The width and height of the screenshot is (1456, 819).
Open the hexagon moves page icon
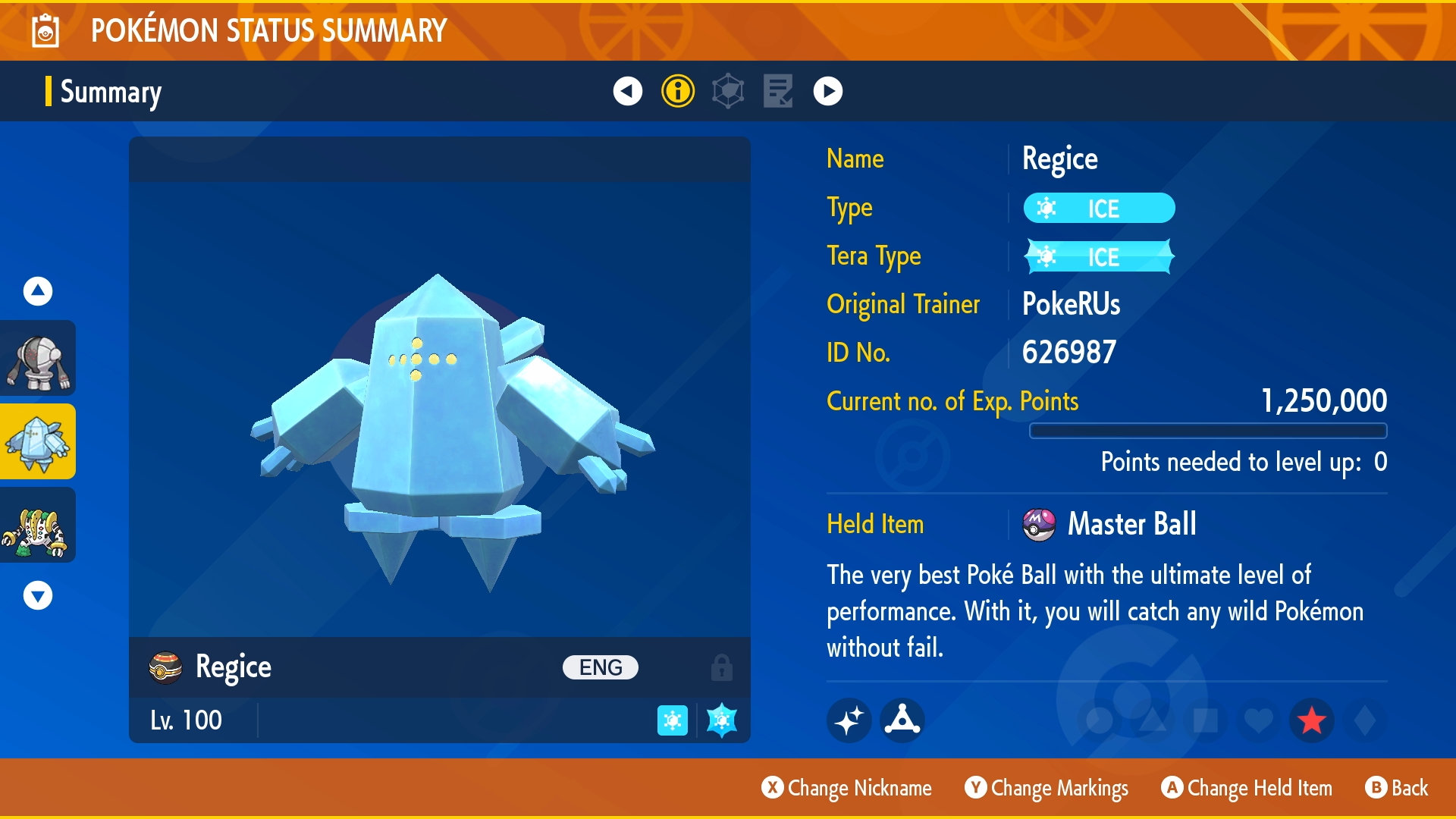pos(727,93)
